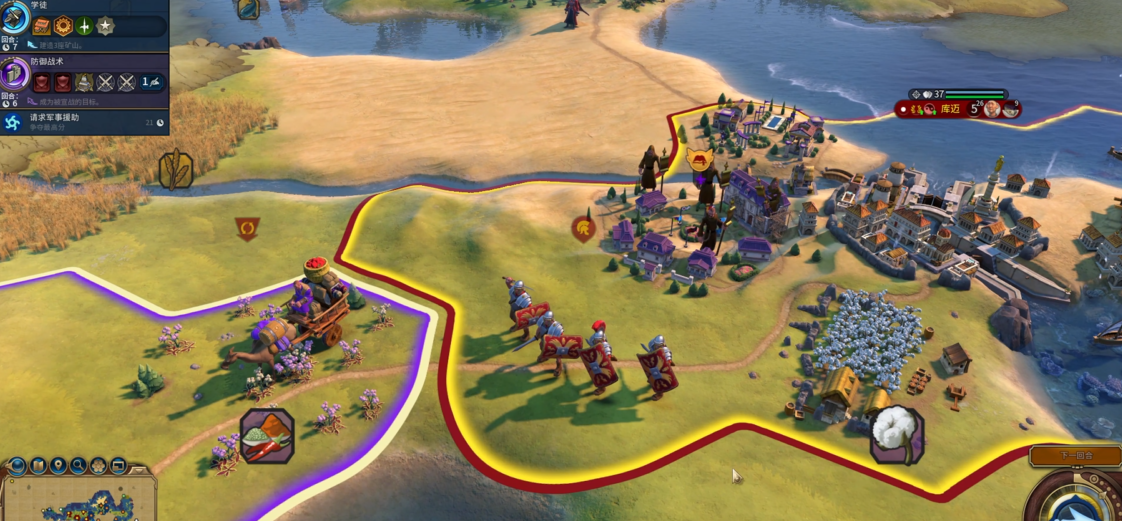Click the wheat resource icon
The height and width of the screenshot is (521, 1122).
click(x=175, y=169)
